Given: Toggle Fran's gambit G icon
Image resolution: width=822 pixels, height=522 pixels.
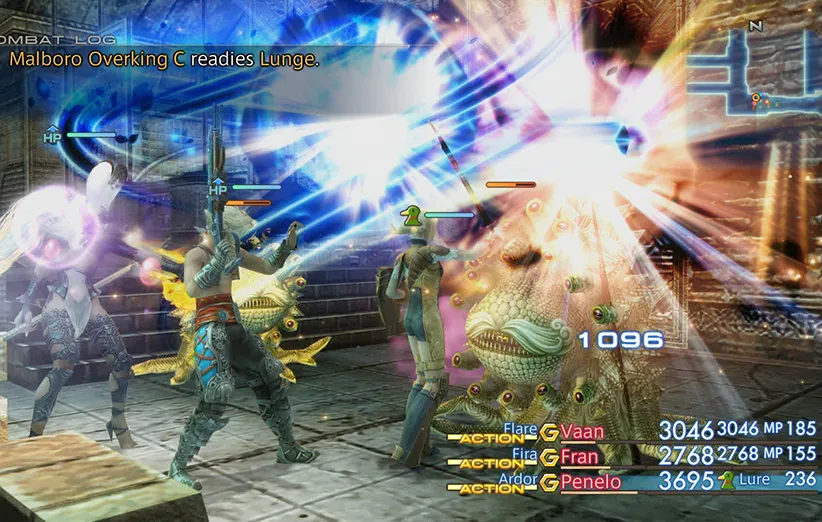Looking at the screenshot, I should (x=548, y=457).
